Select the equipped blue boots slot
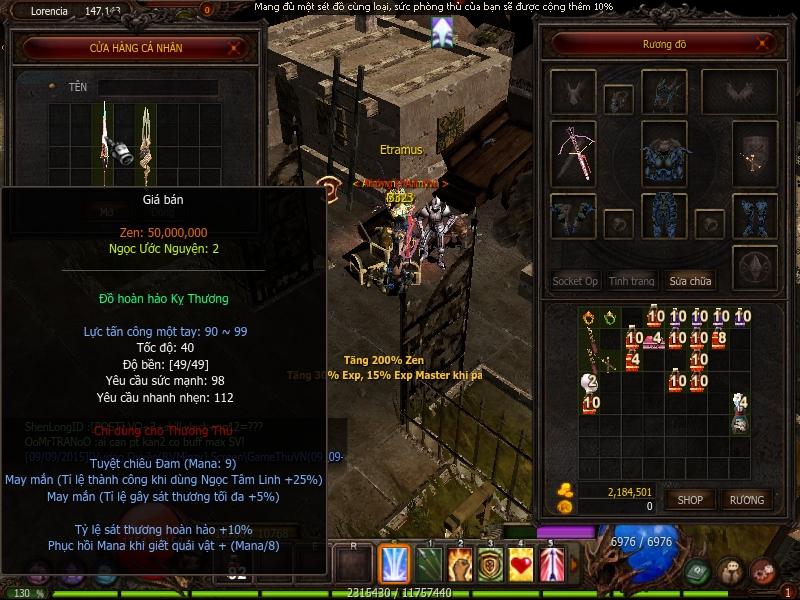 [754, 215]
